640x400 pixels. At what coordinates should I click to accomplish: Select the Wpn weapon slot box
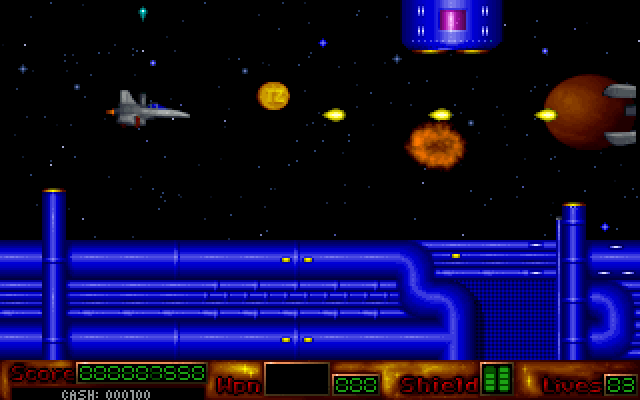click(297, 379)
